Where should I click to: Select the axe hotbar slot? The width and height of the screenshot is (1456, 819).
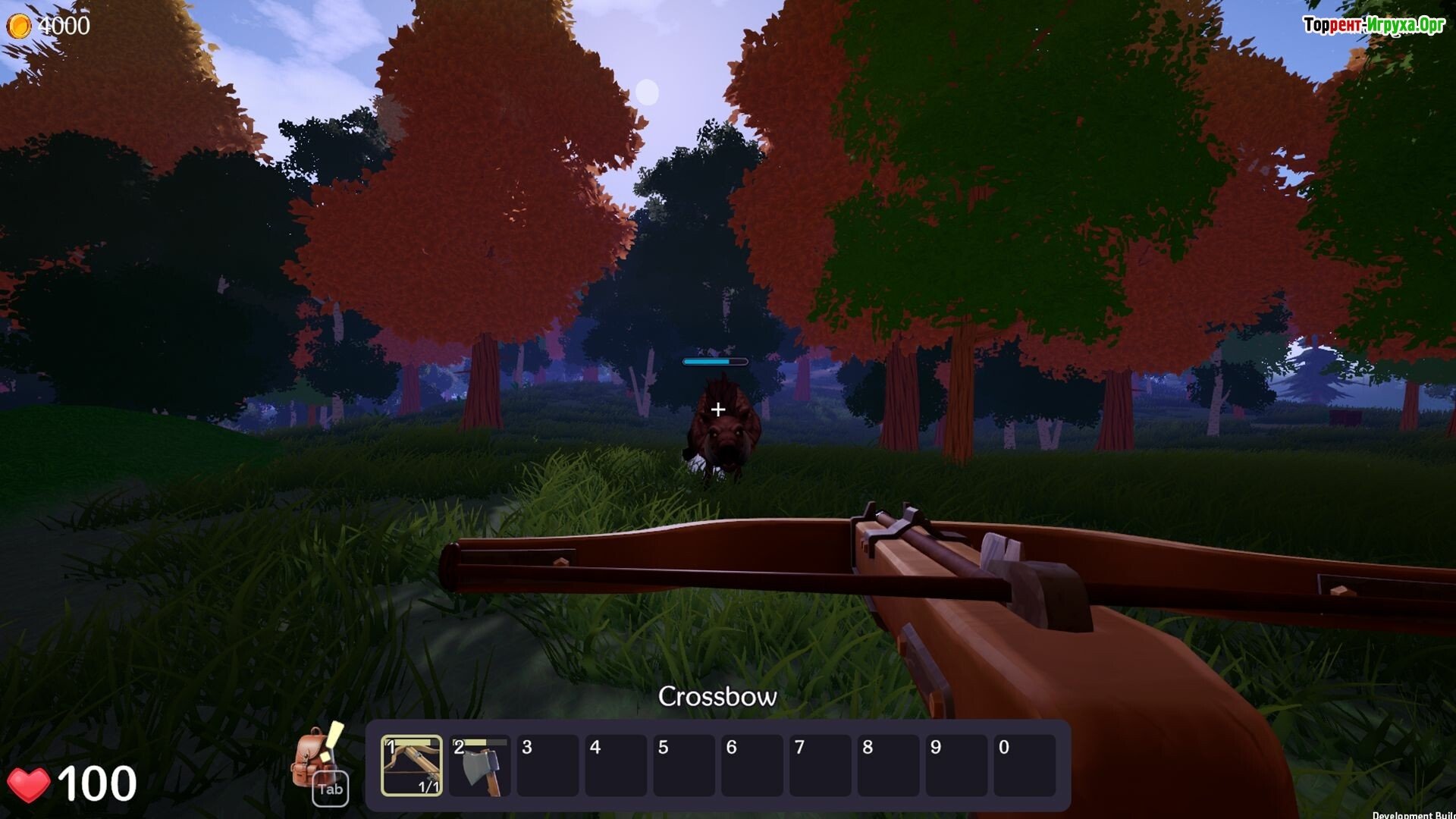(x=479, y=765)
